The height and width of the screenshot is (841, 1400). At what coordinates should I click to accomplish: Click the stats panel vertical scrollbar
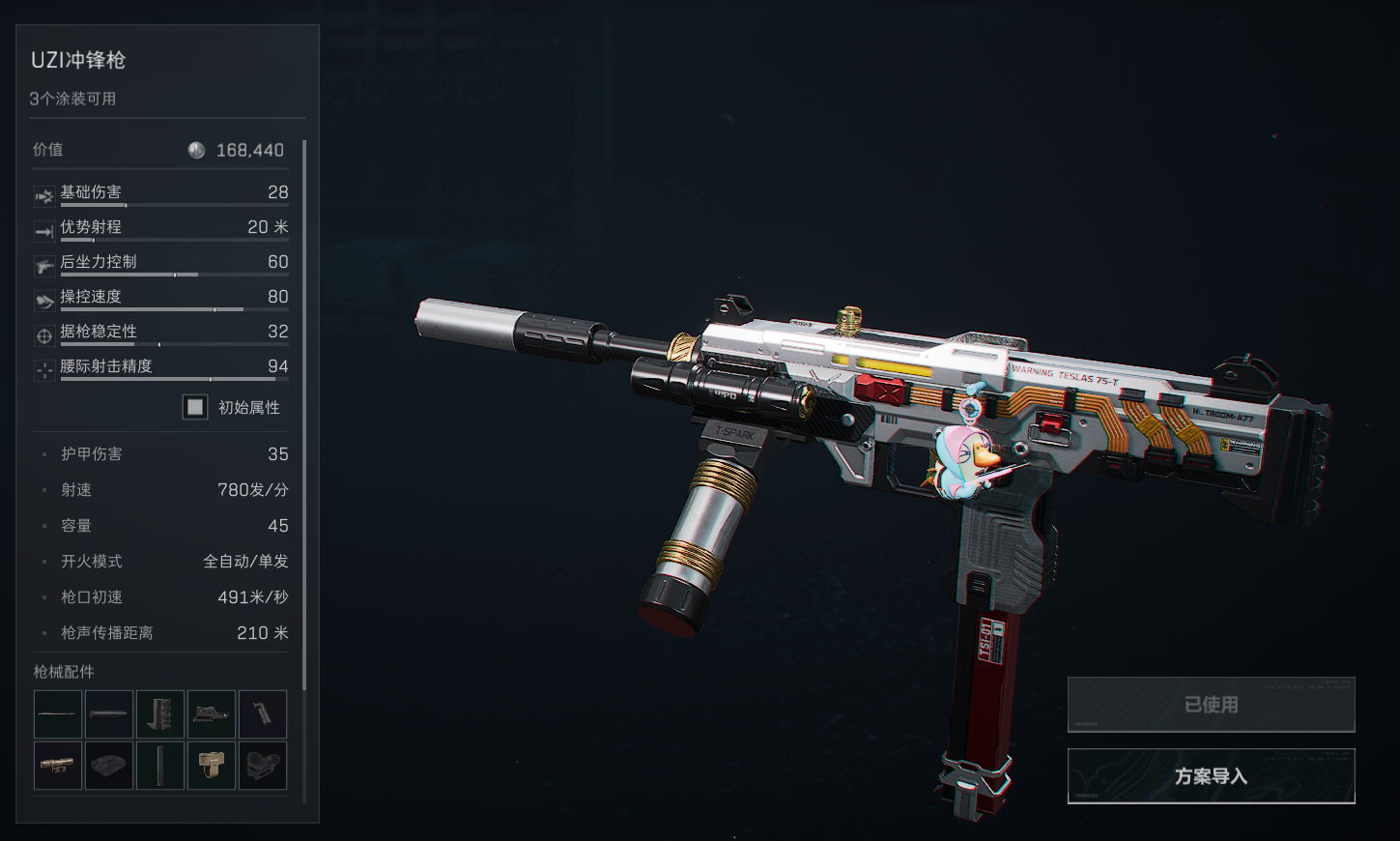[304, 416]
